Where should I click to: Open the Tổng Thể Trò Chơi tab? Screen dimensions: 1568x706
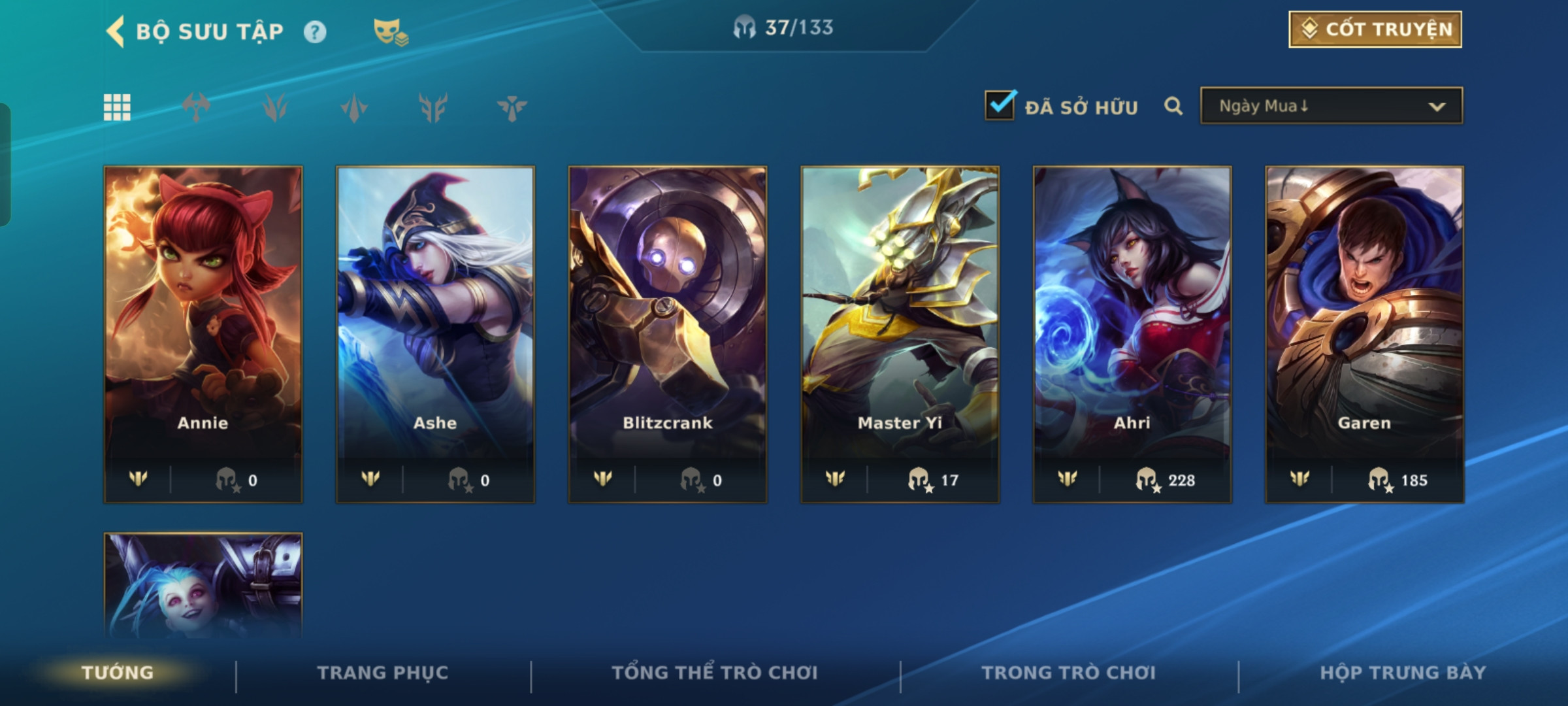[715, 673]
